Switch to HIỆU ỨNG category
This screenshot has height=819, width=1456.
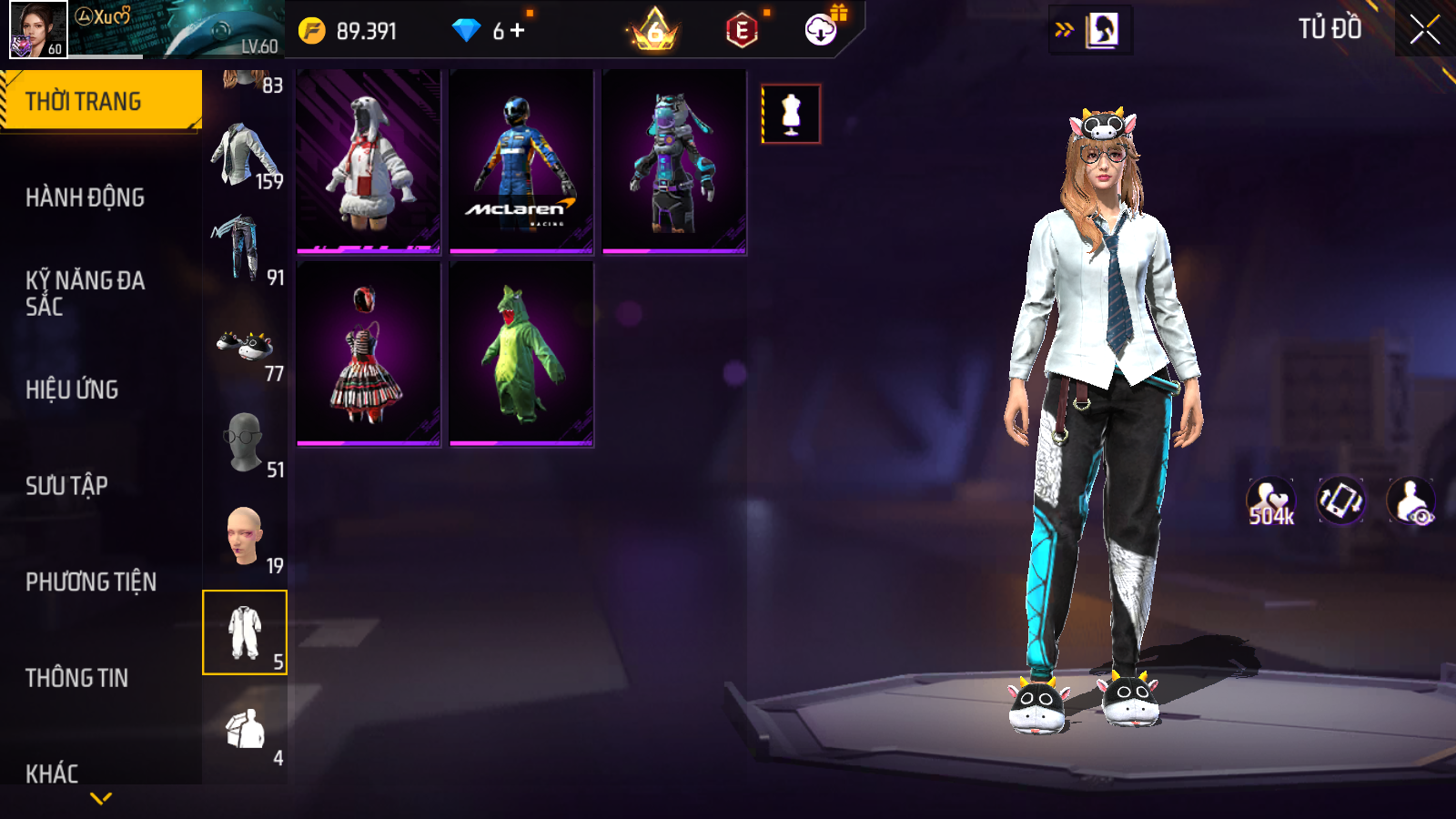click(x=73, y=389)
